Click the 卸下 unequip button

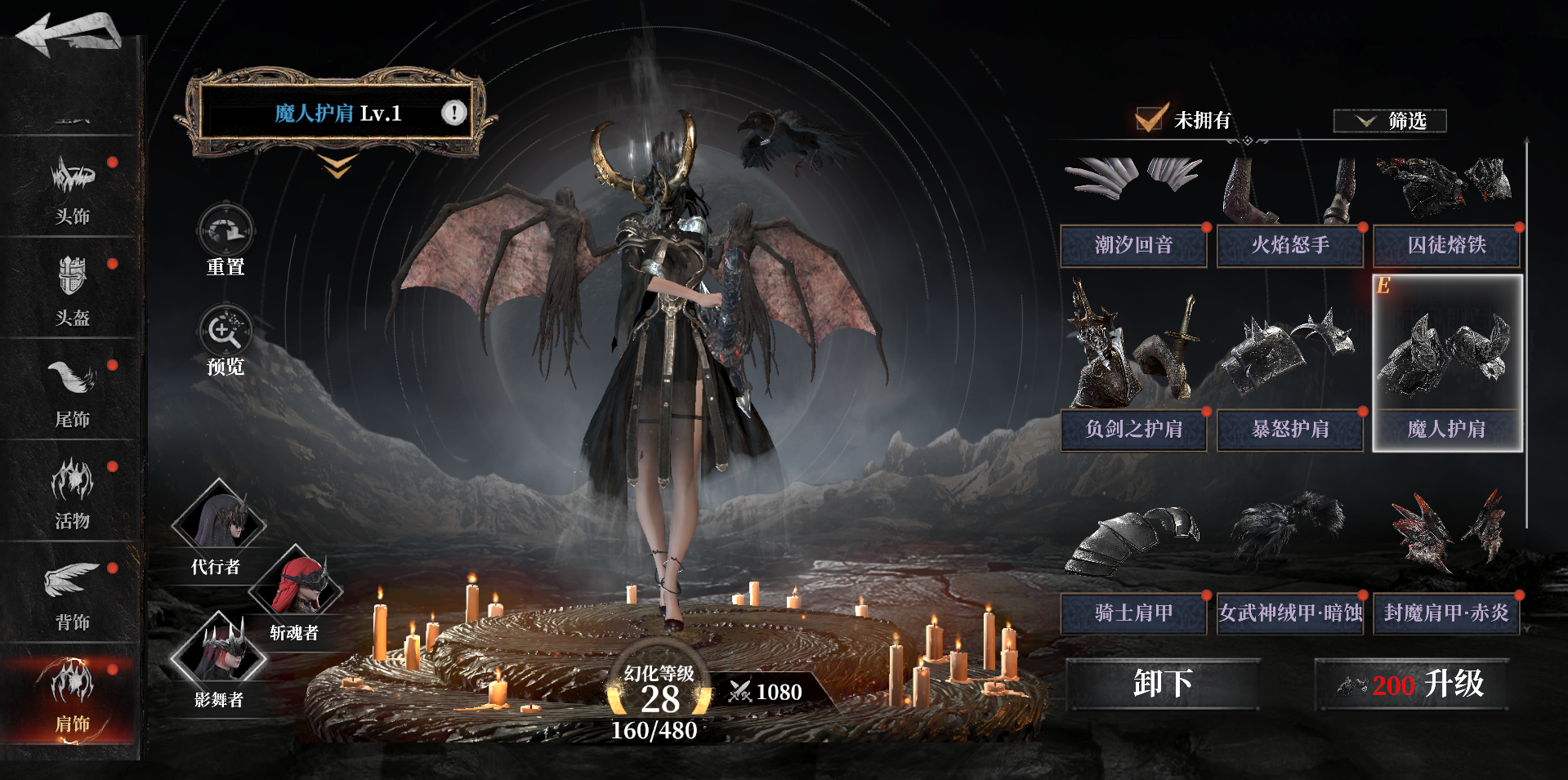[x=1163, y=684]
